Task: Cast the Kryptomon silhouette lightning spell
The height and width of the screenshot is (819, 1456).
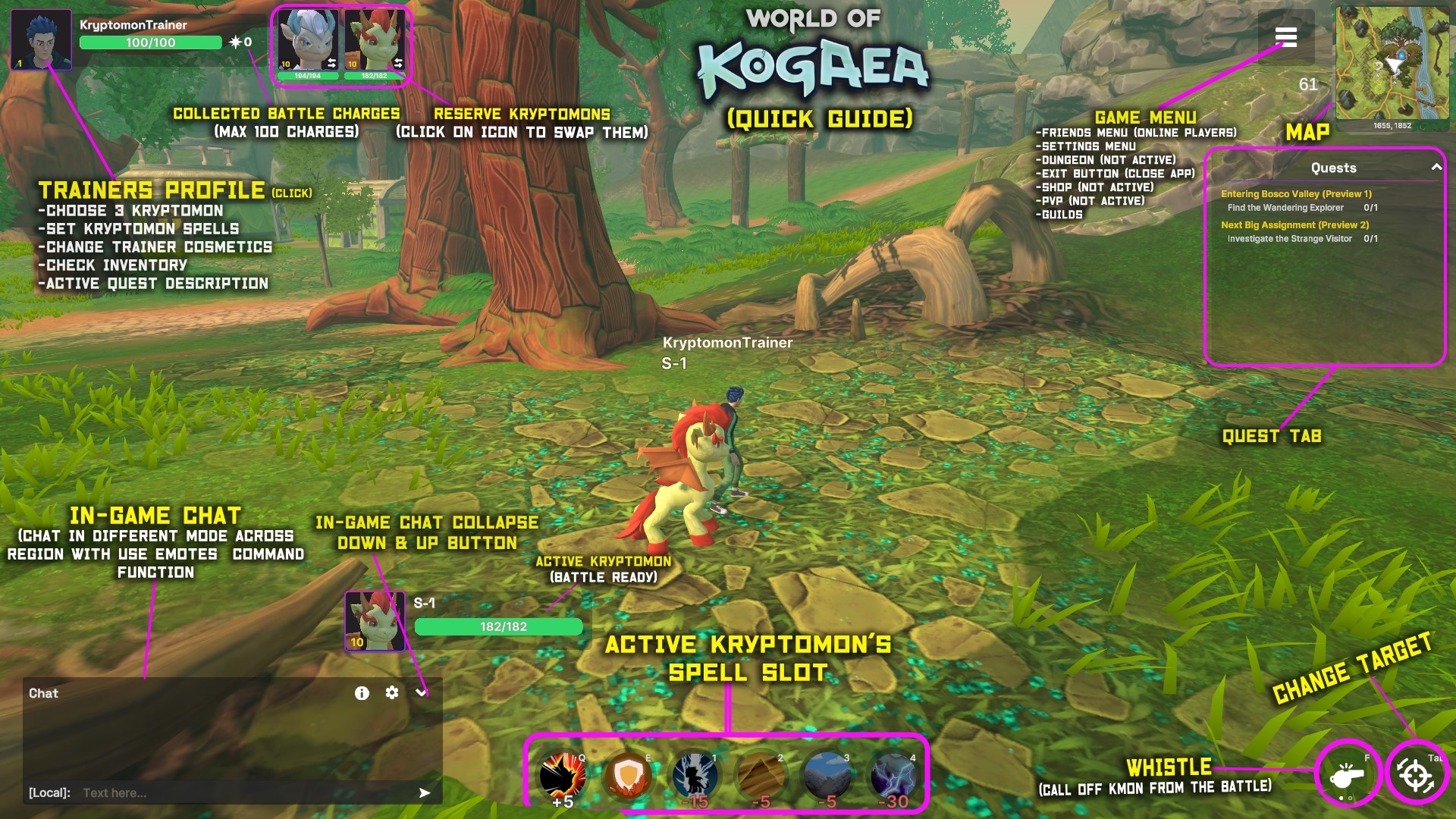Action: [x=695, y=777]
